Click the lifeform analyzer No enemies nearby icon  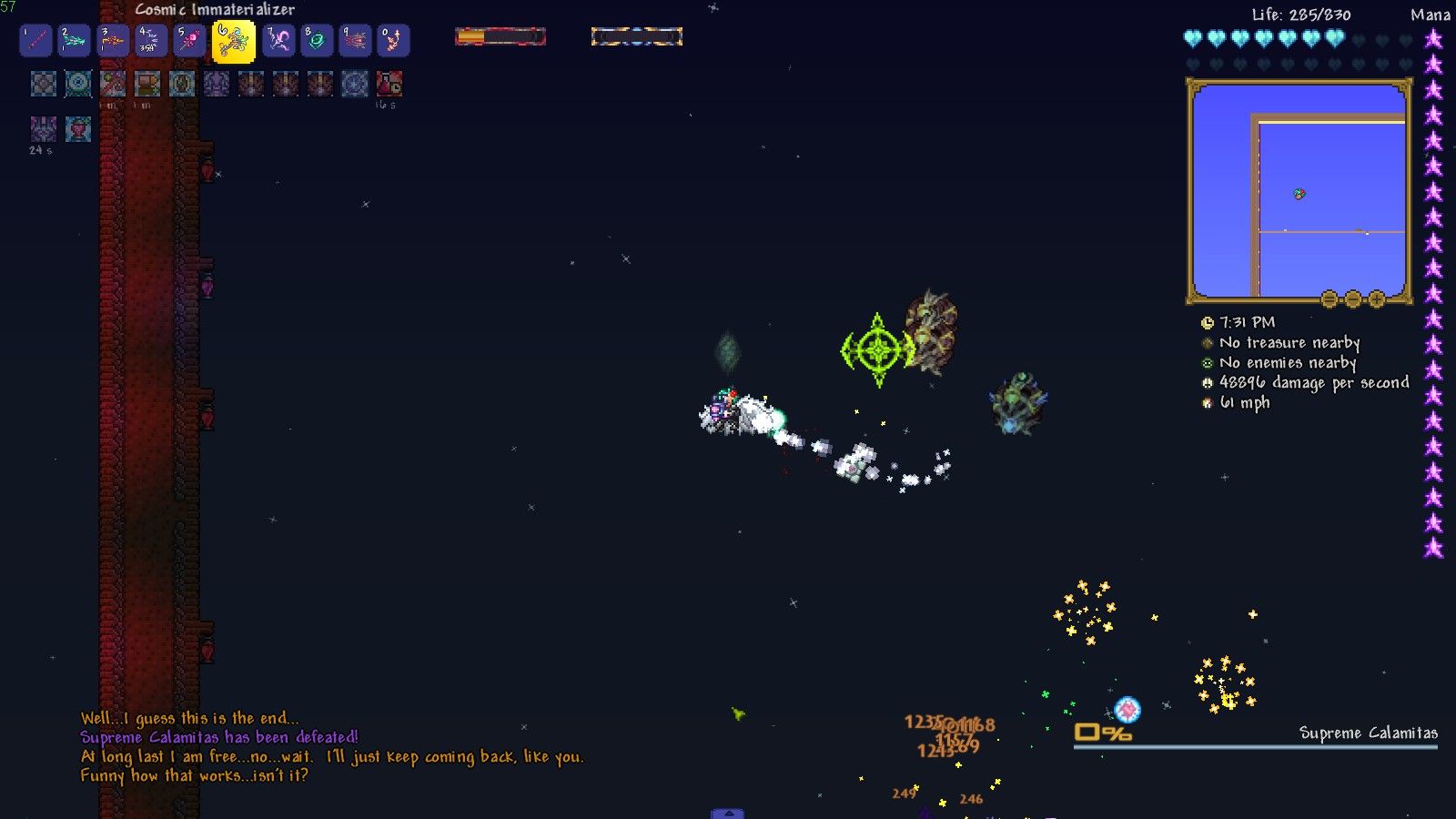pos(1206,363)
